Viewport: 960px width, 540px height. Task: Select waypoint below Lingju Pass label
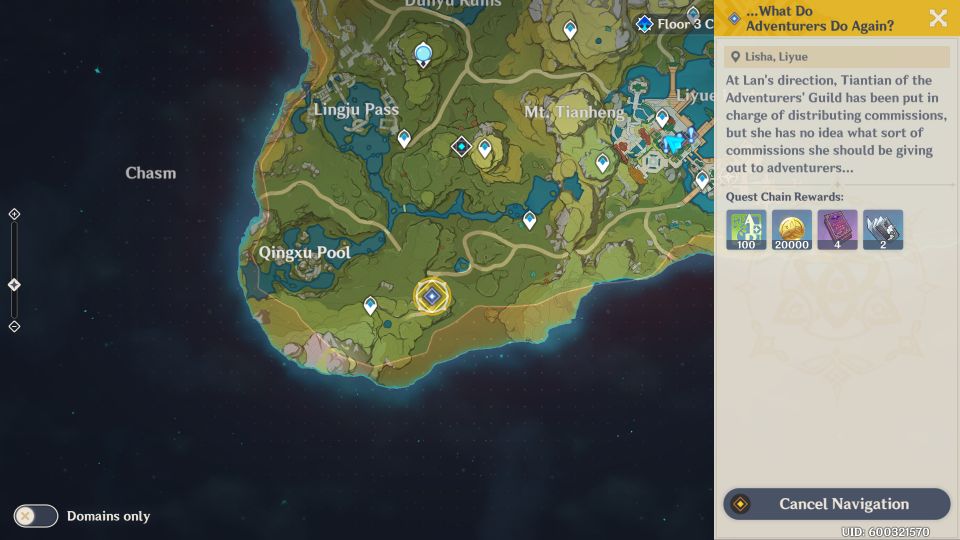click(x=404, y=138)
